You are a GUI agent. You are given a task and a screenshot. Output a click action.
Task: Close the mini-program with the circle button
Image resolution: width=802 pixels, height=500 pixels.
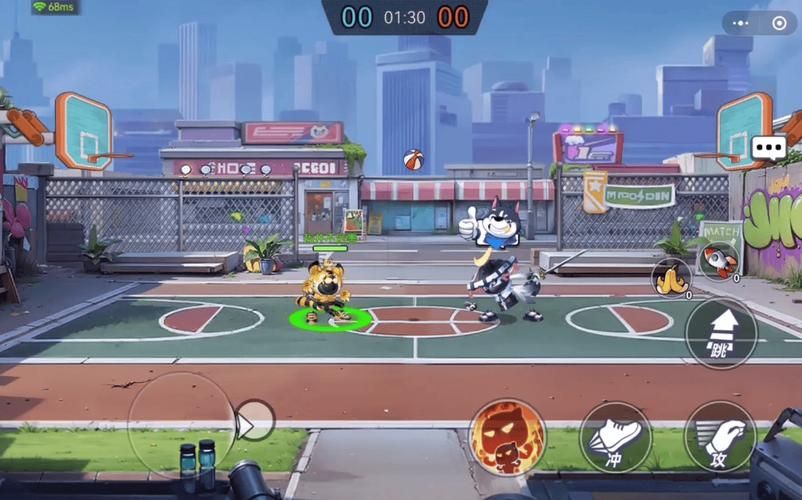click(779, 23)
